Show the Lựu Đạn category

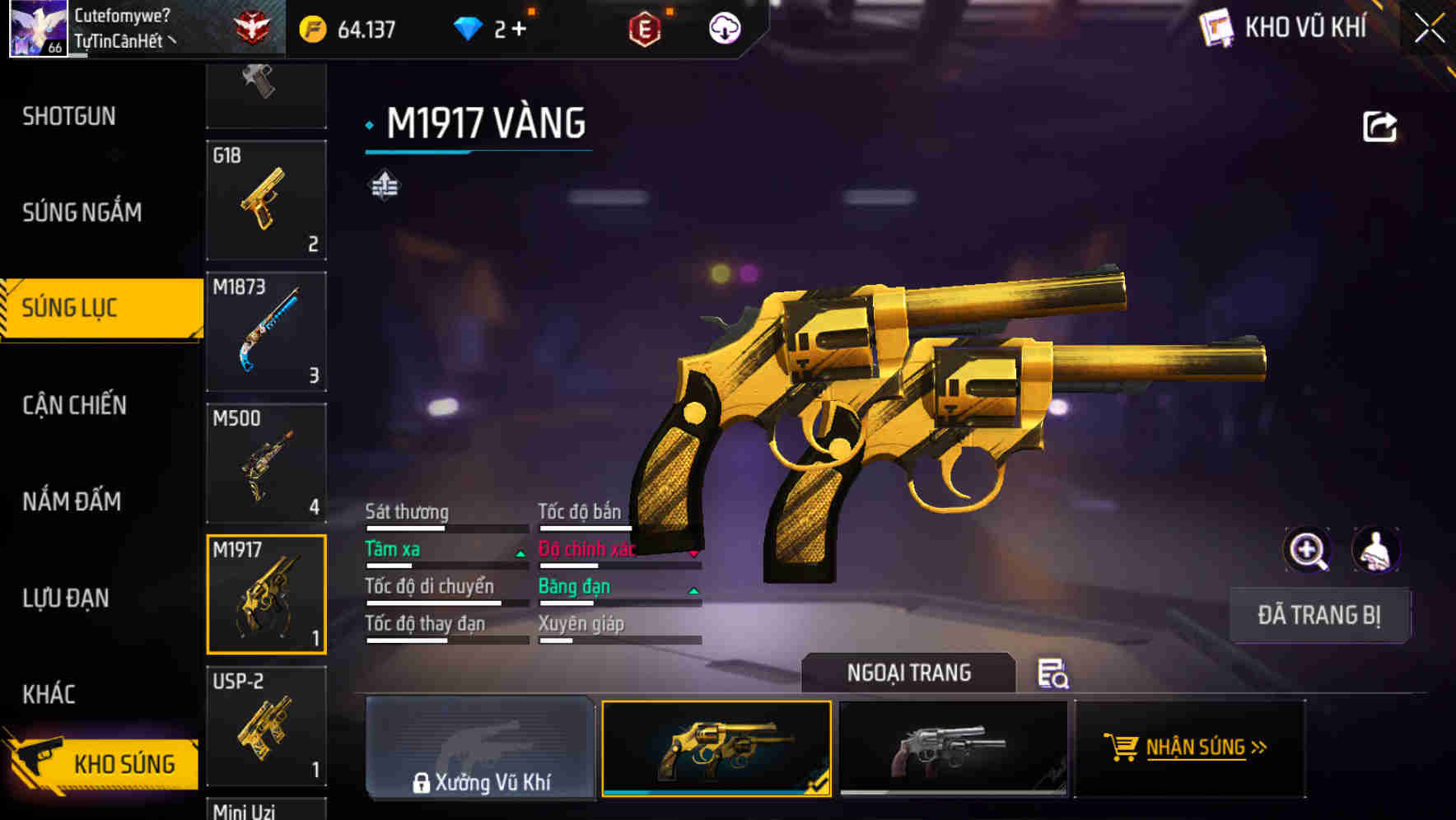click(x=66, y=598)
